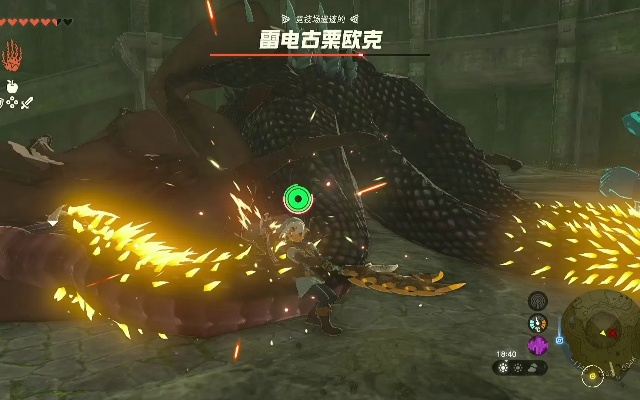
Task: Open the weather forecast strip
Action: point(520,367)
